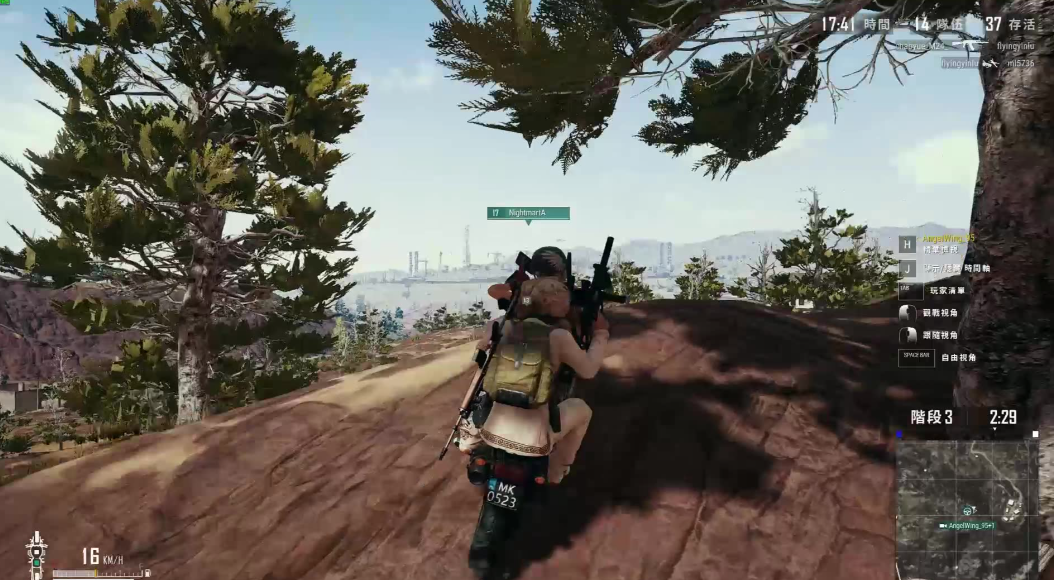1054x580 pixels.
Task: Click the steering wheel vehicle marker on minimap
Action: pos(968,510)
